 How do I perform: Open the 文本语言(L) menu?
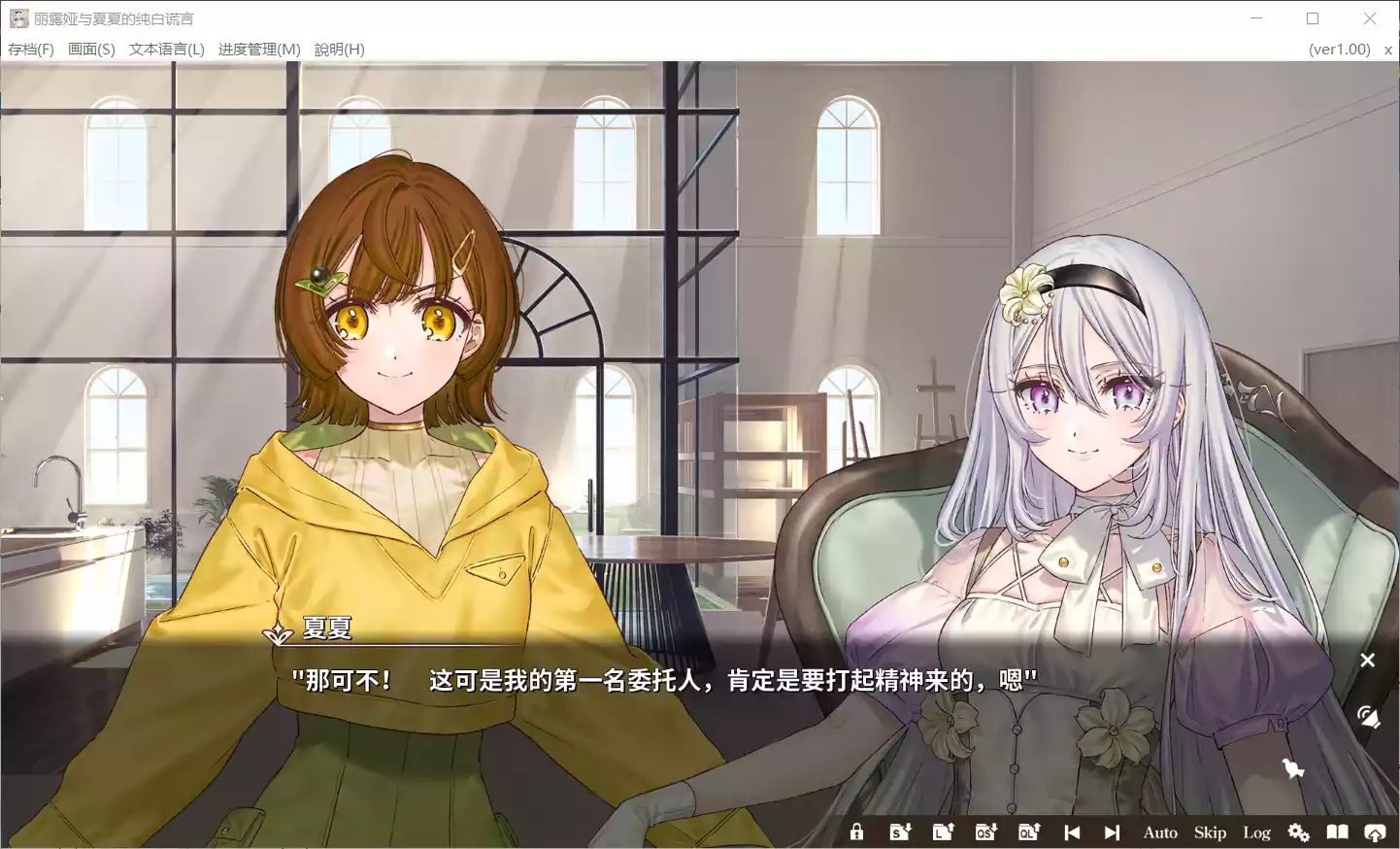(165, 49)
